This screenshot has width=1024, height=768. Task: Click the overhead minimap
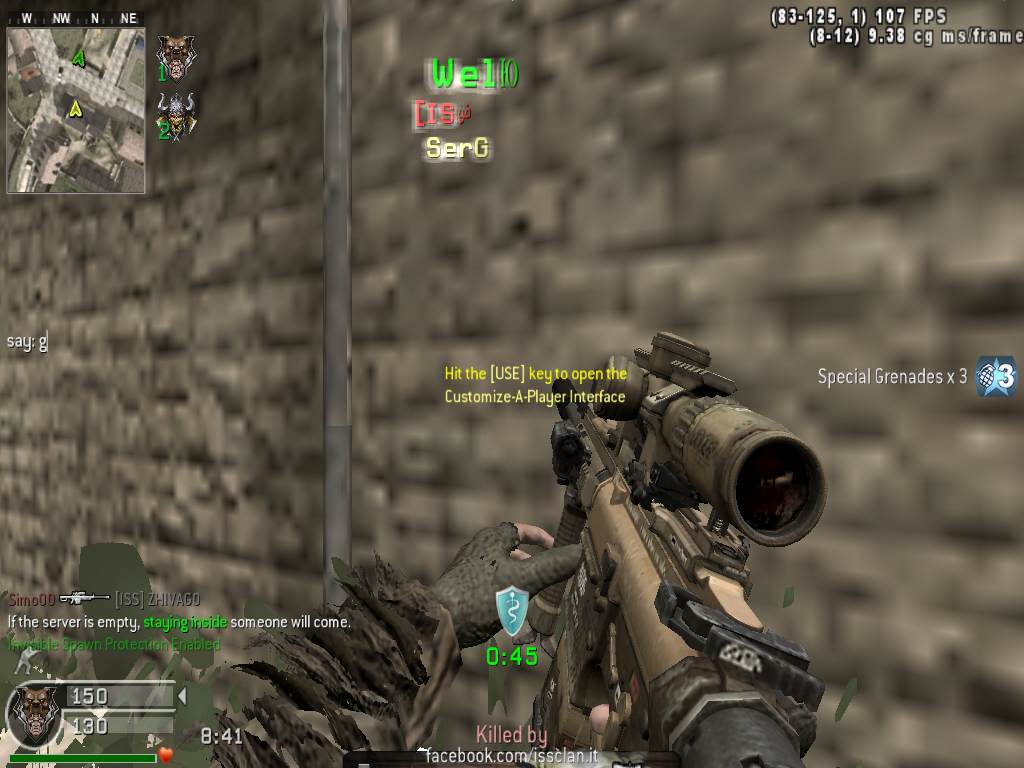tap(76, 110)
